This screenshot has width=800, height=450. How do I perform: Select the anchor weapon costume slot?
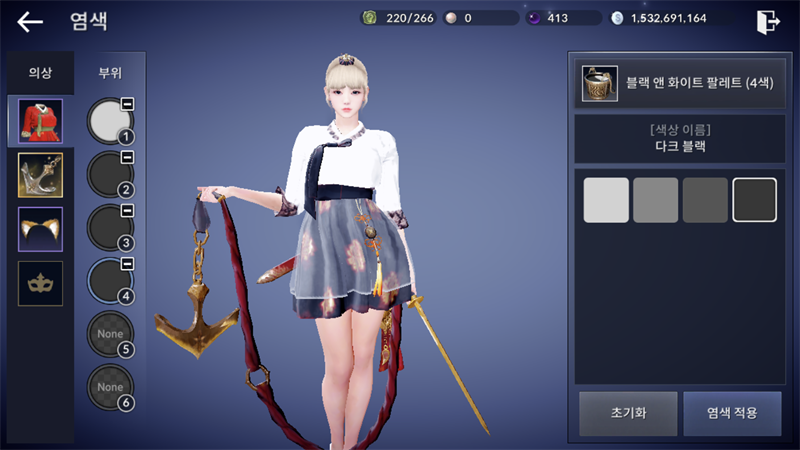40,175
